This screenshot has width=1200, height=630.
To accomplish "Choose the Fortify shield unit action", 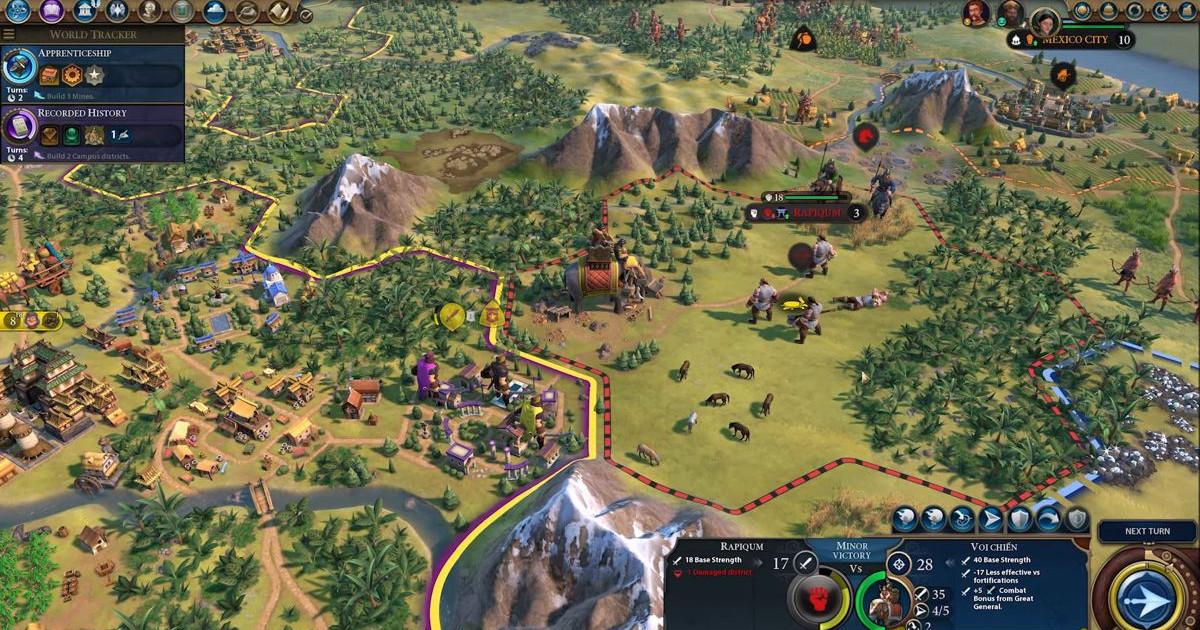I will coord(1019,519).
